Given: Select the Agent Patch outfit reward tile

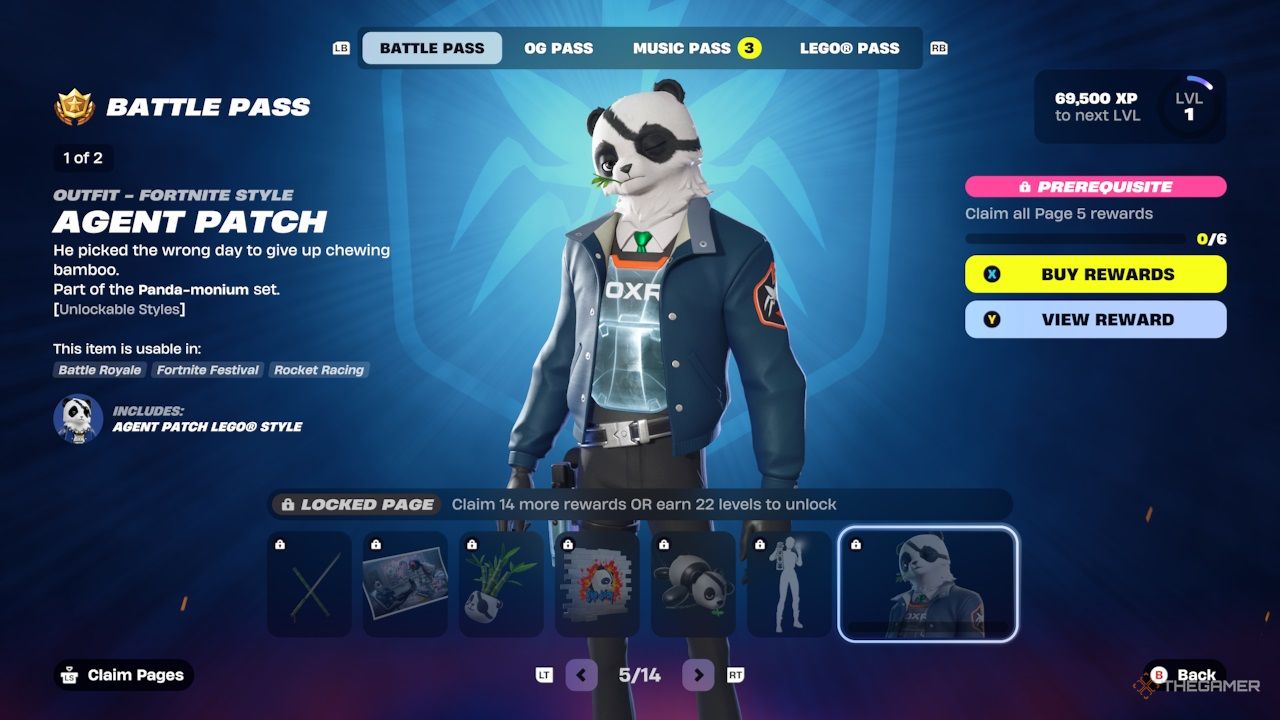Looking at the screenshot, I should (928, 585).
